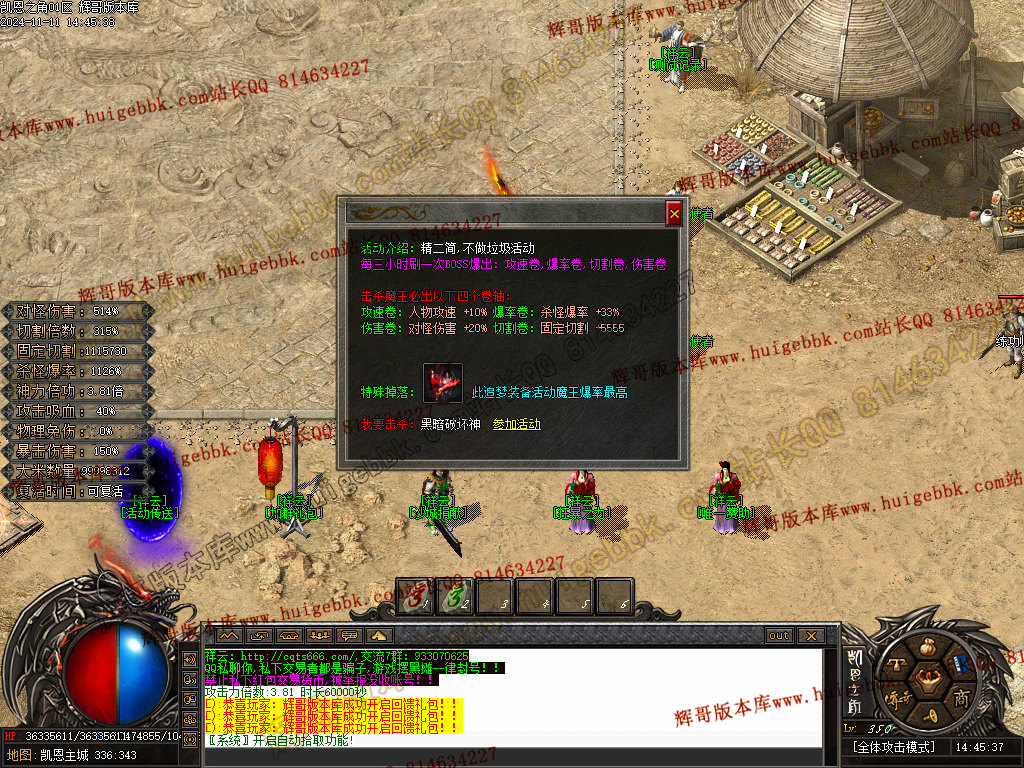
Task: Click the chat panel's 'out' button
Action: 779,636
